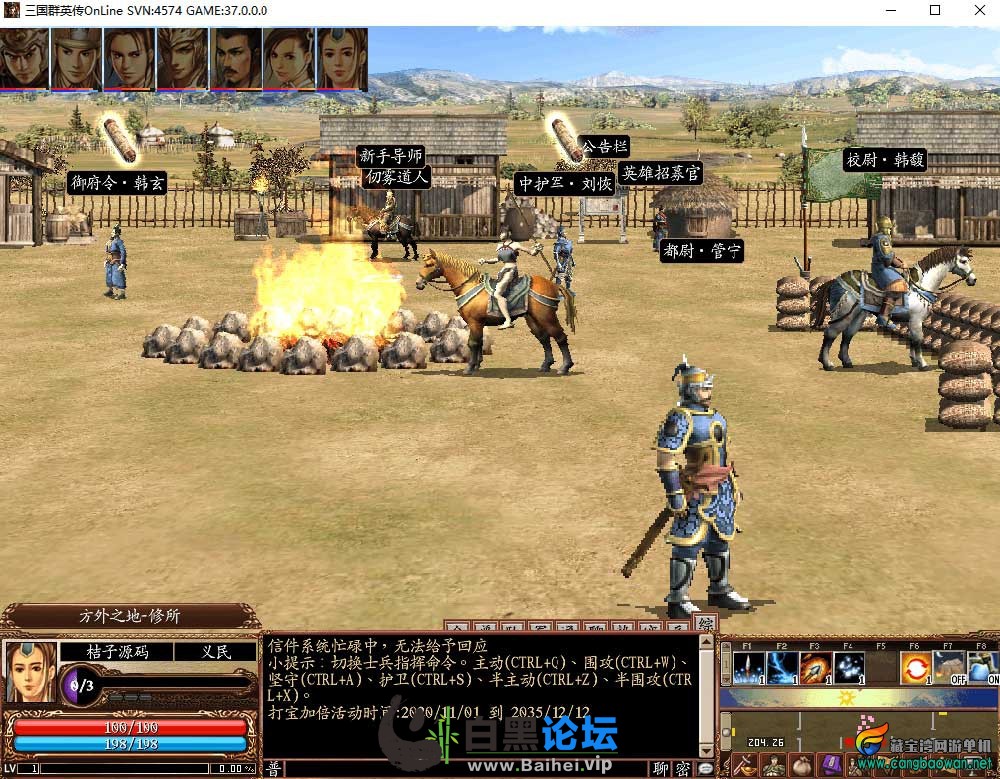This screenshot has width=1000, height=779.
Task: Open the money bag inventory icon
Action: click(801, 767)
